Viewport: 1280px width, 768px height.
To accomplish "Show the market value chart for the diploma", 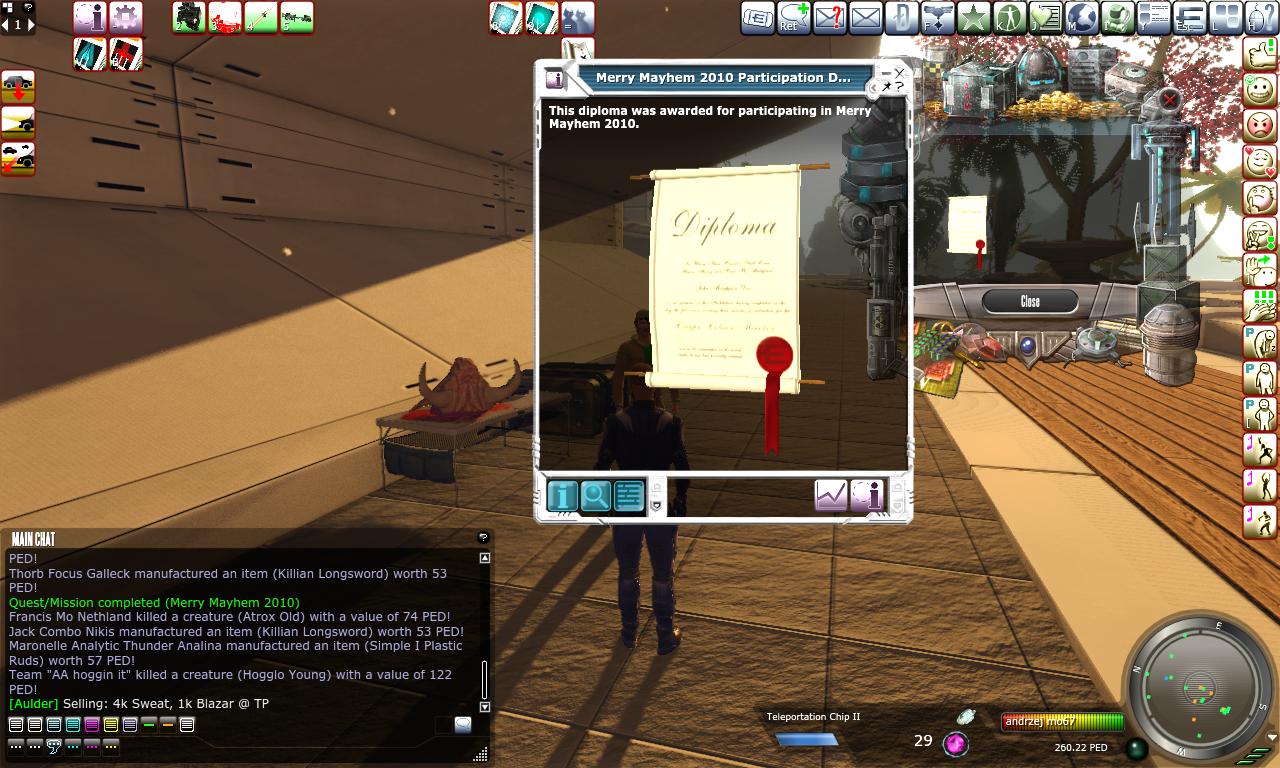I will pyautogui.click(x=831, y=496).
